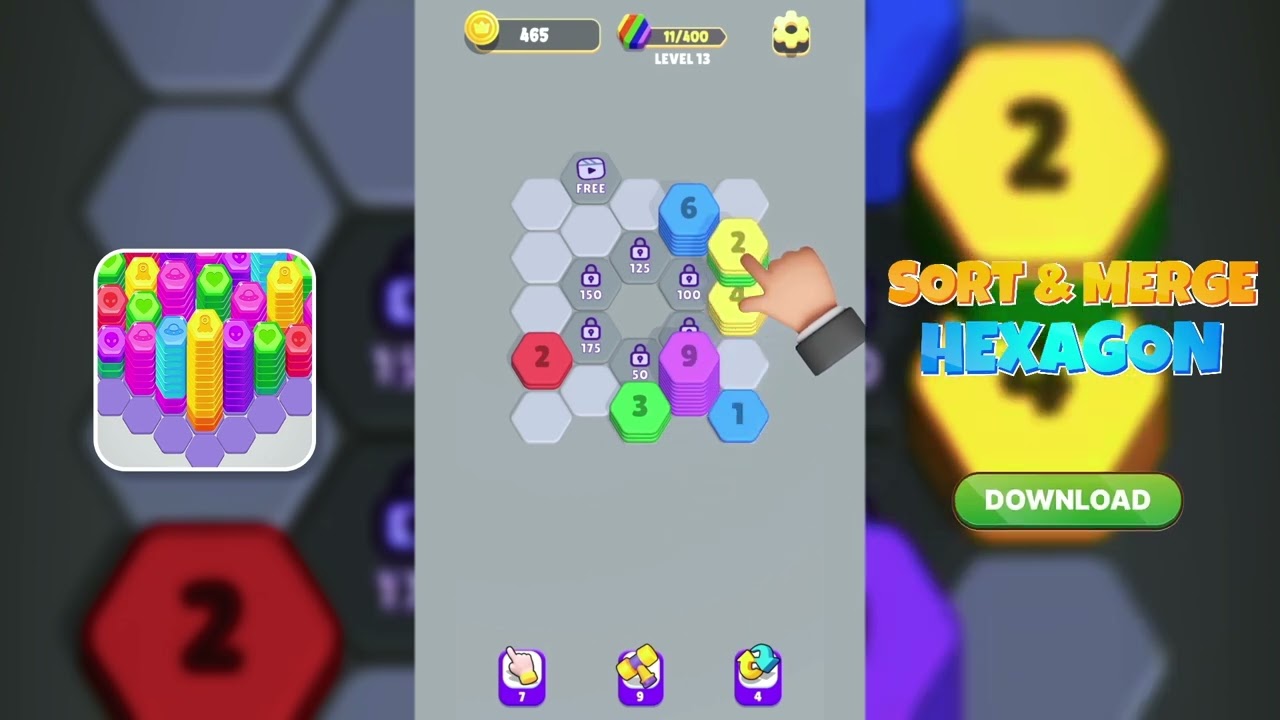Open the settings gear
The image size is (1280, 720).
(x=791, y=33)
